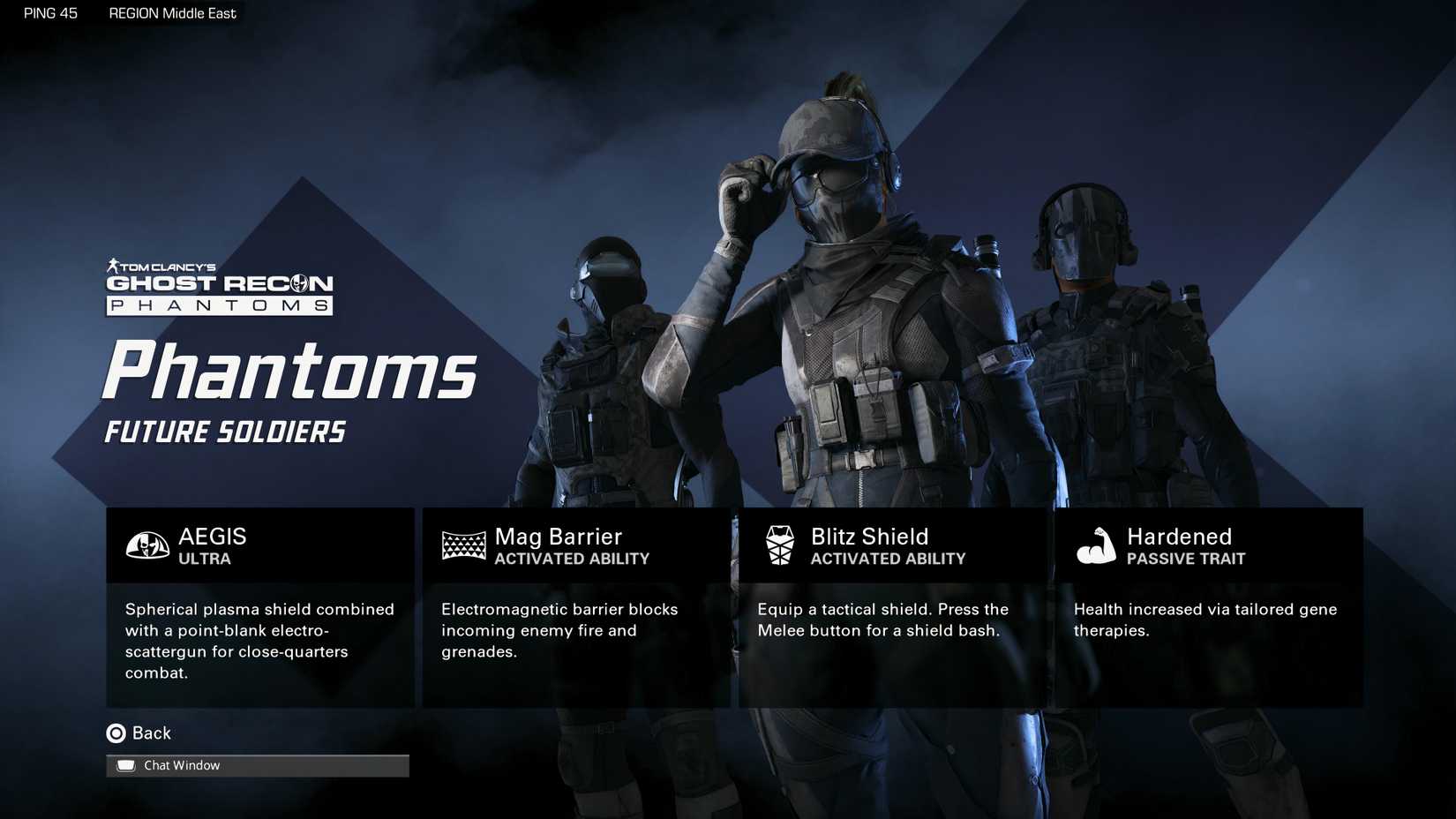Click the ACTIVATED ABILITY label under Blitz Shield
Viewport: 1456px width, 819px height.
pyautogui.click(x=888, y=559)
